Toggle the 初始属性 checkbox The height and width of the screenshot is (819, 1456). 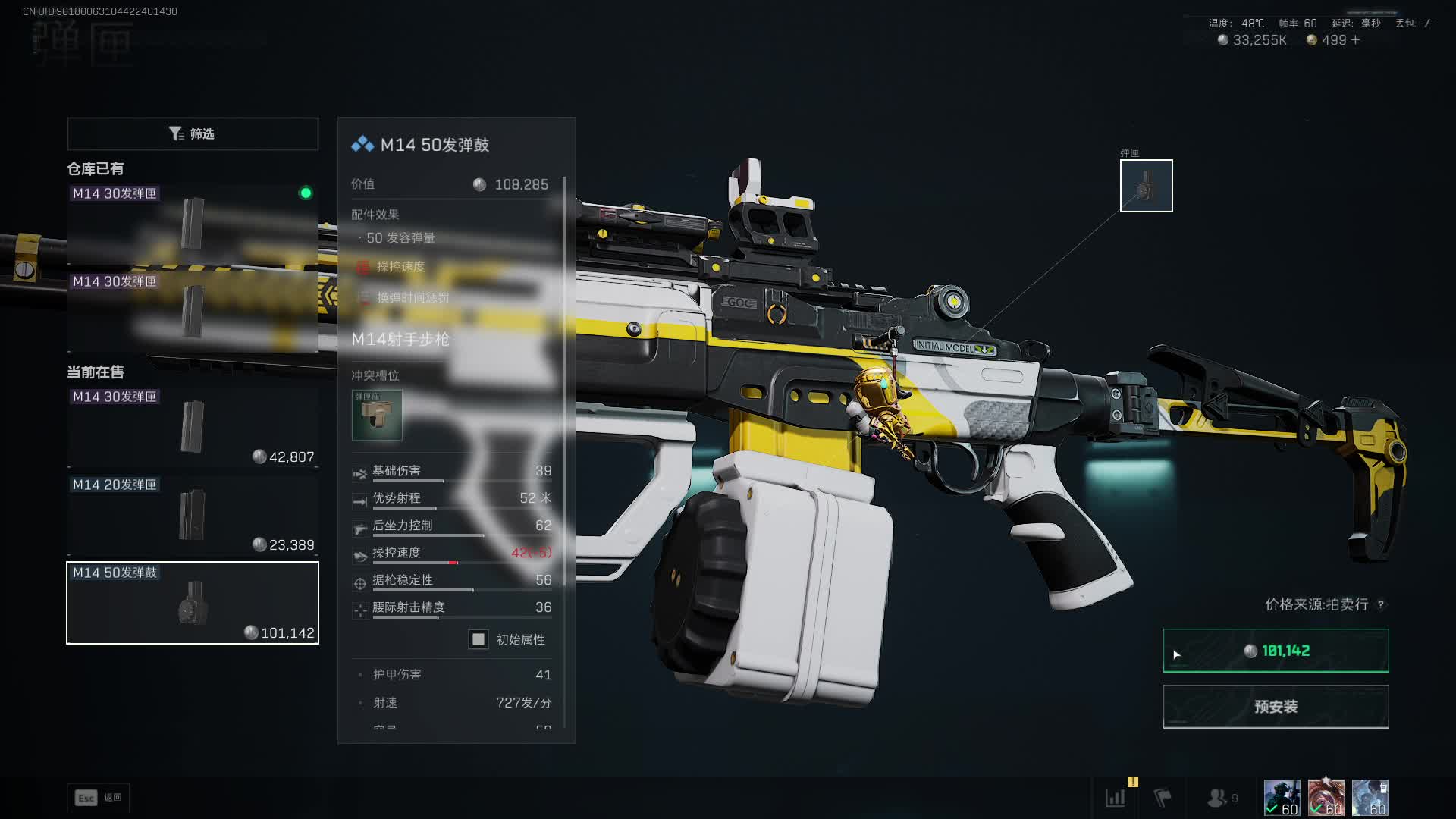point(479,639)
